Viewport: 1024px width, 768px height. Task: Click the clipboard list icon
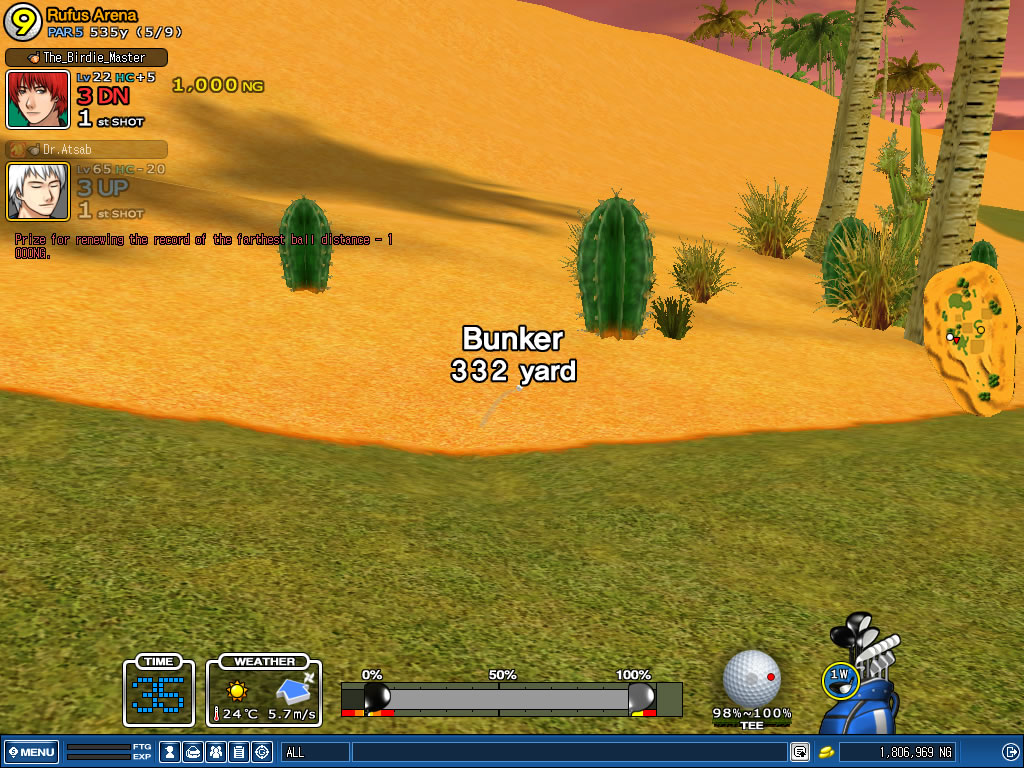pyautogui.click(x=239, y=752)
